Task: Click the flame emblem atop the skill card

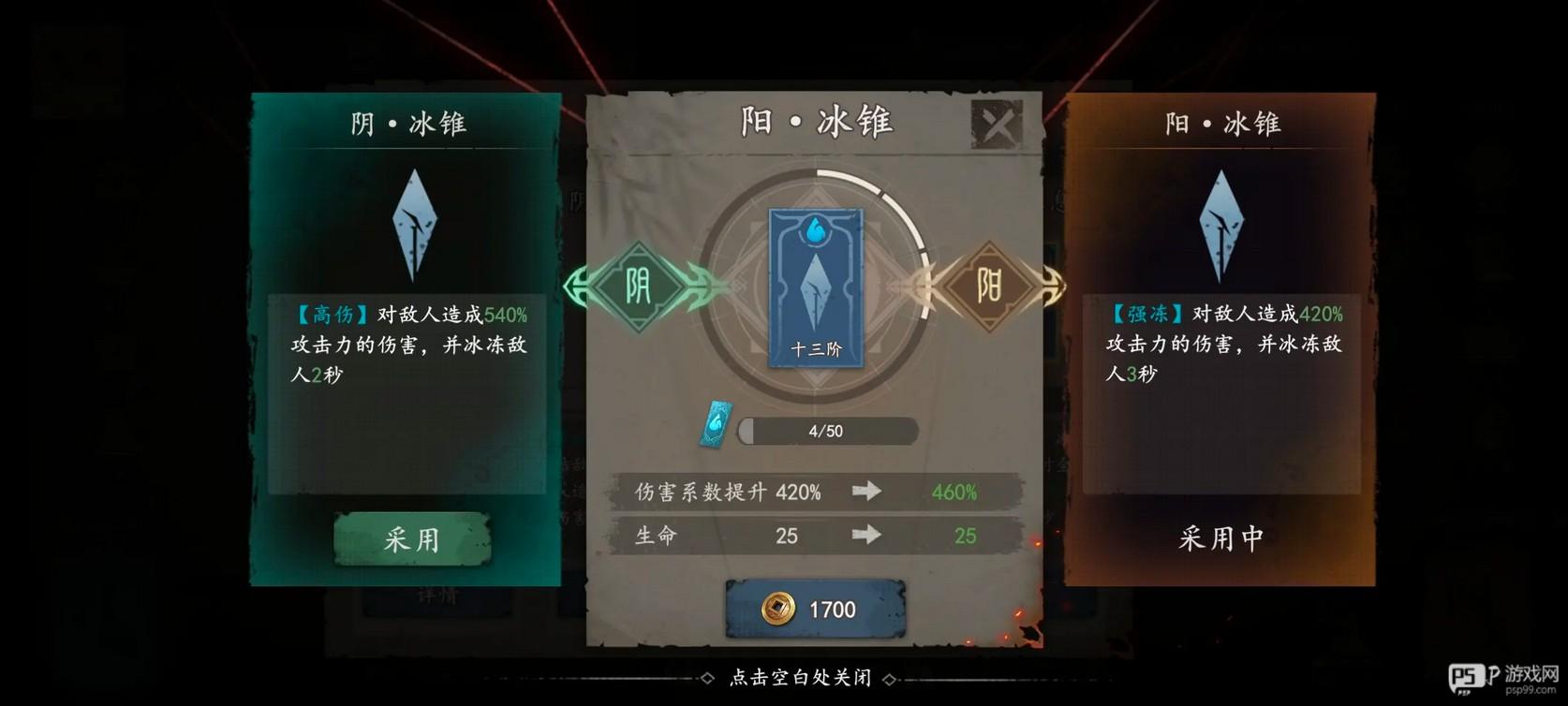Action: click(x=814, y=228)
